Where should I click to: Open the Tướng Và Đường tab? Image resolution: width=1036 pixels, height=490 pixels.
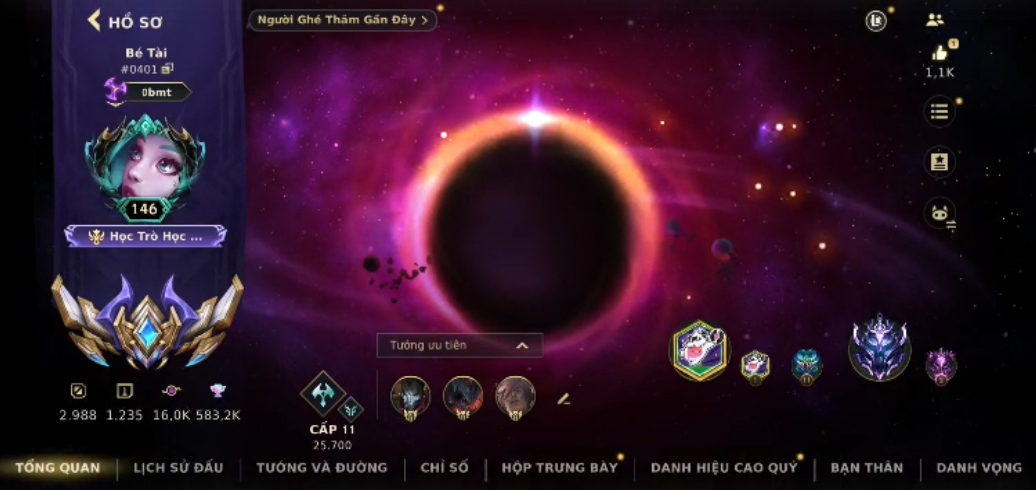click(x=322, y=468)
